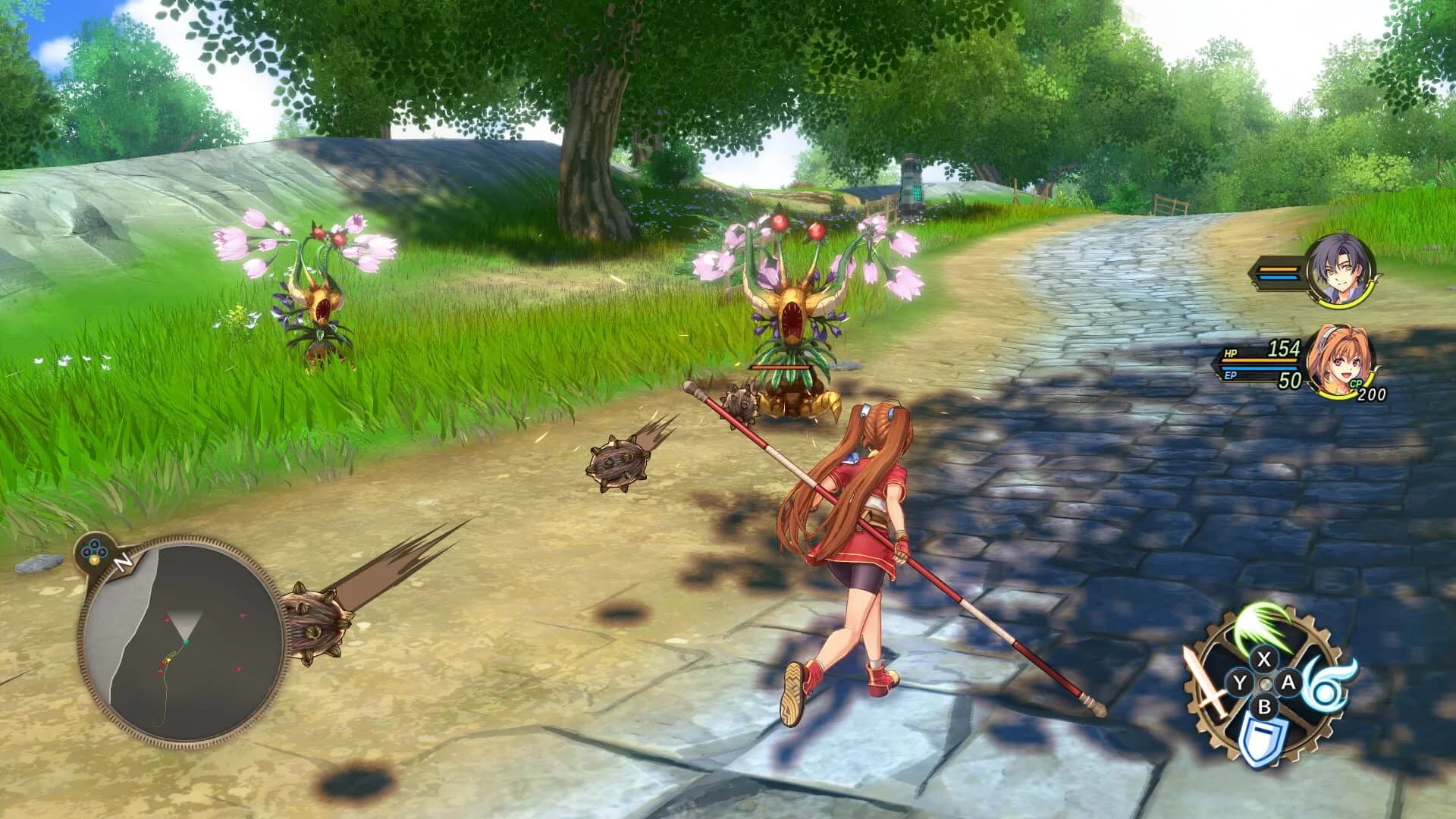Click the HP value 154
Screen dimensions: 1456x819
tap(1284, 349)
